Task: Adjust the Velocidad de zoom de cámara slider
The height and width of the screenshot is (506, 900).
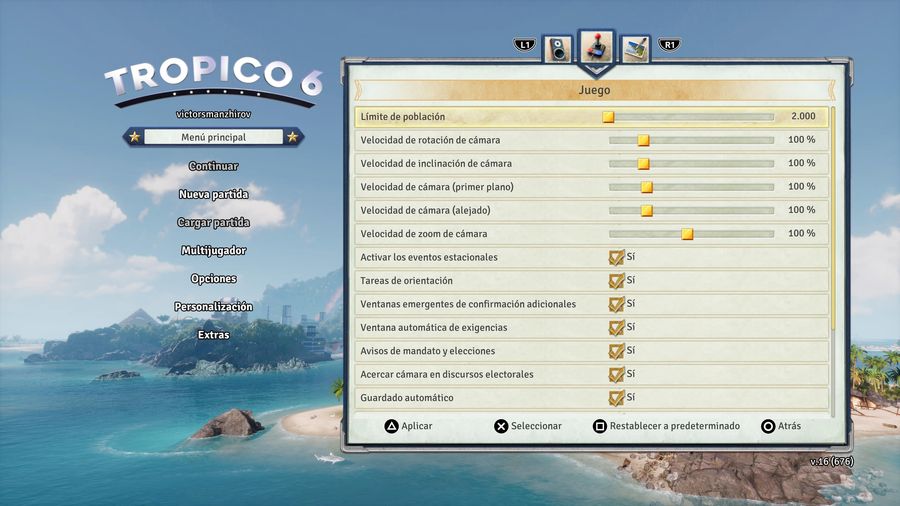Action: 687,234
